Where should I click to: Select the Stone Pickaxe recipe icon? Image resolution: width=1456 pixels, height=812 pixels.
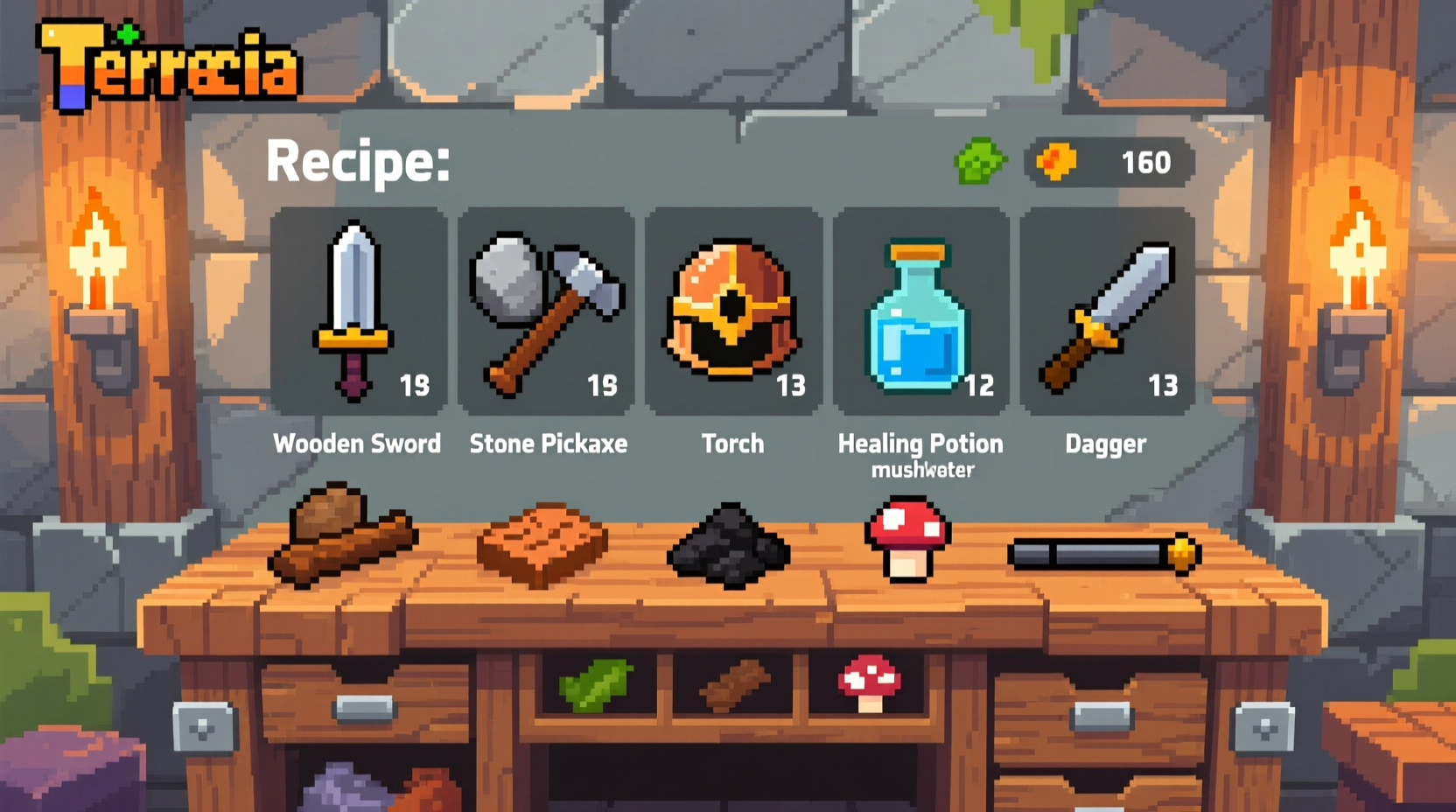coord(545,306)
